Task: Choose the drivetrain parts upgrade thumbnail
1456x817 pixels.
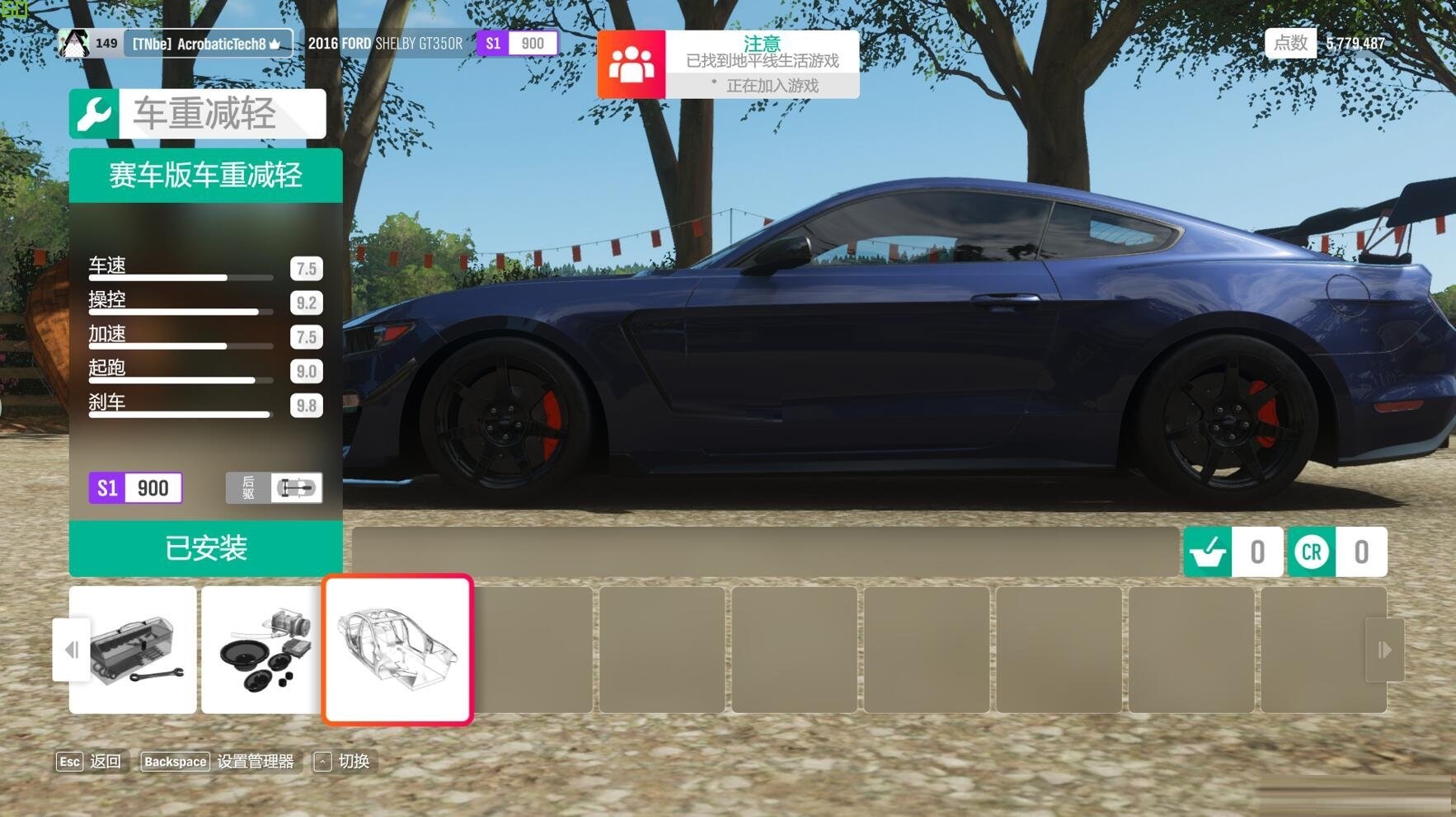Action: coord(261,650)
